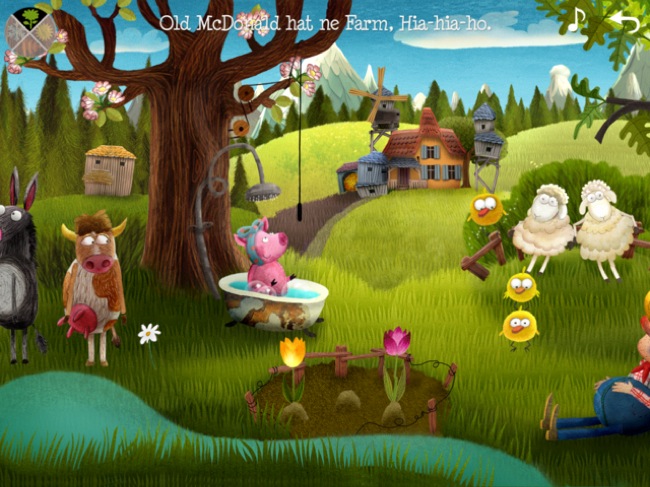This screenshot has height=487, width=650.
Task: Toggle the music note icon
Action: [x=577, y=20]
